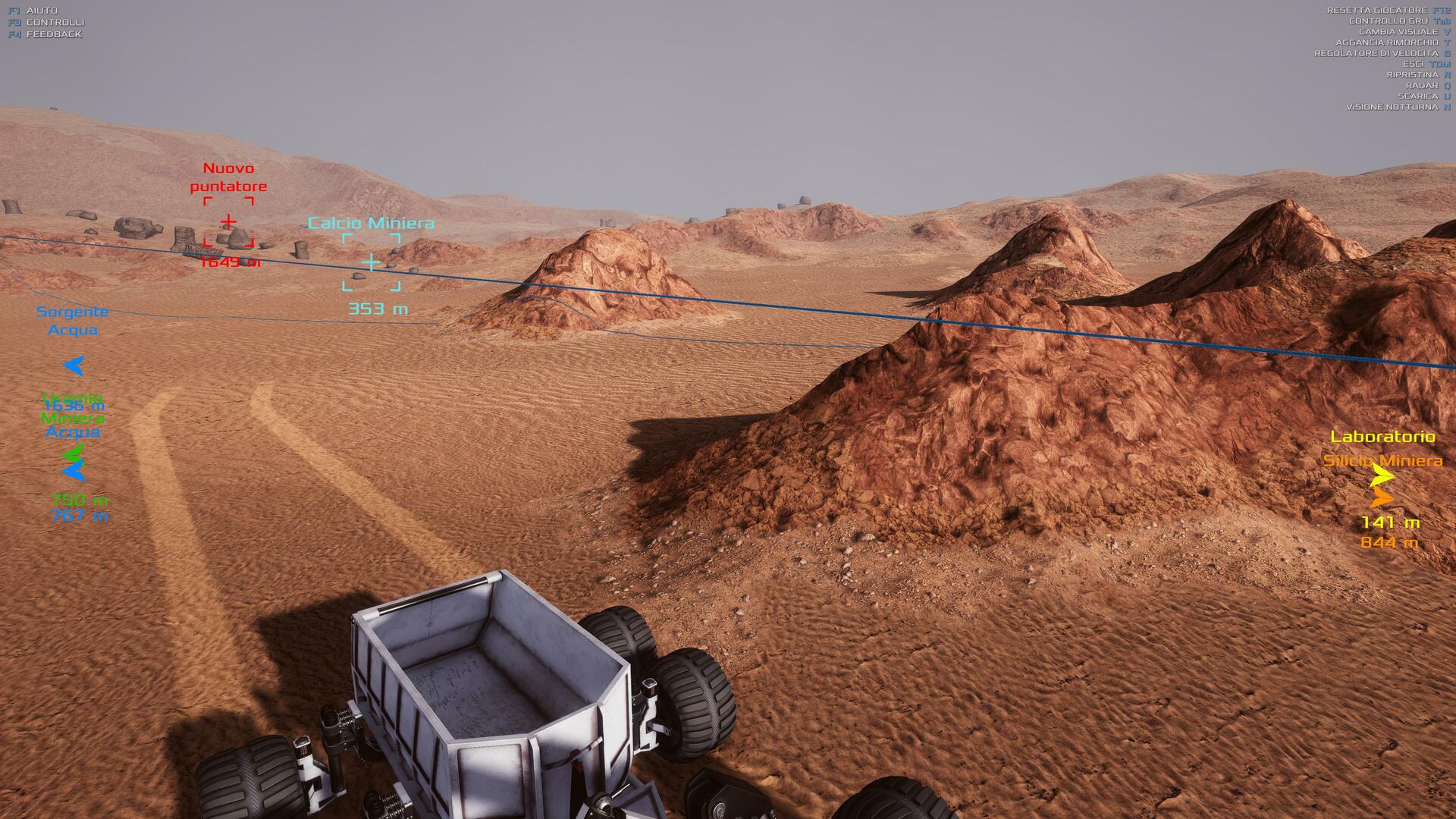Select the Calcio Miniera waypoint crosshair
Image resolution: width=1456 pixels, height=819 pixels.
371,262
